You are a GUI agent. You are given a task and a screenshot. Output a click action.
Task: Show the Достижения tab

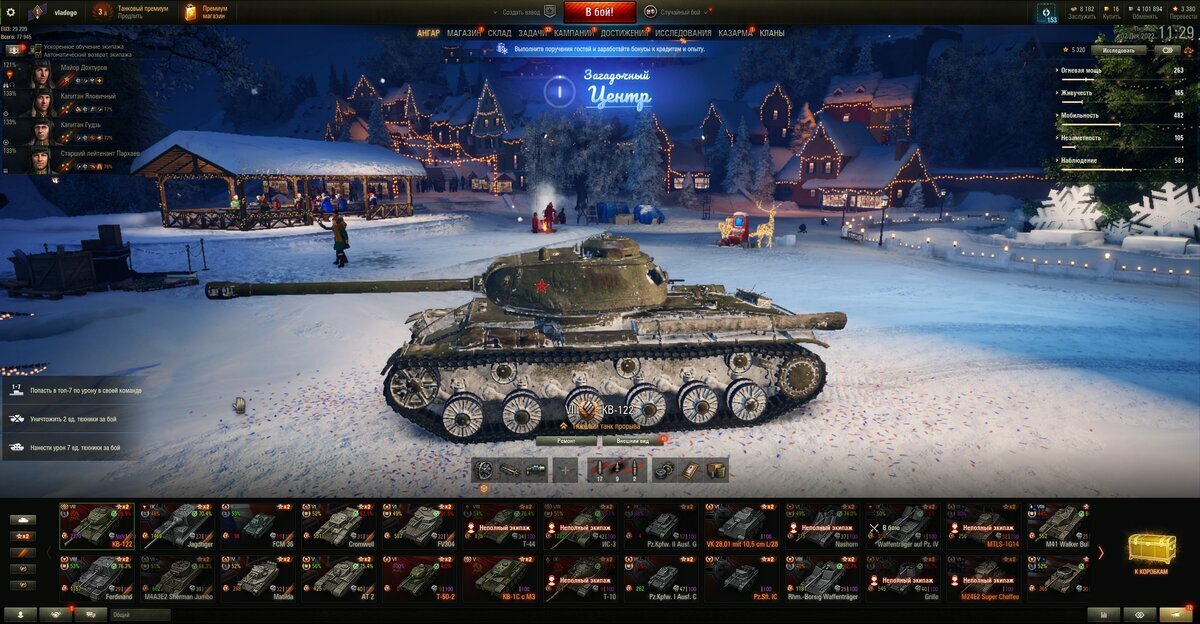coord(624,33)
